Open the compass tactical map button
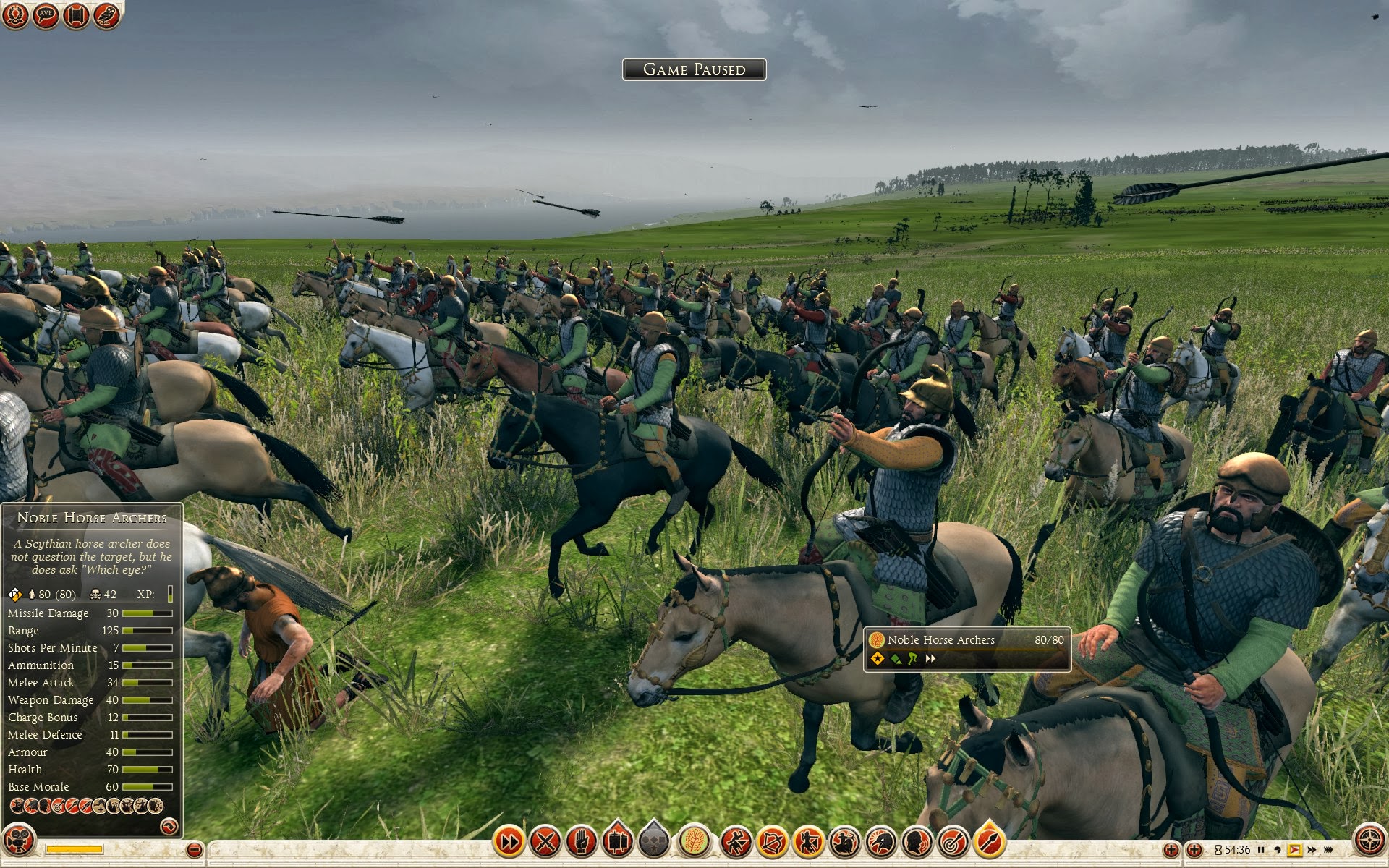 point(1369,841)
